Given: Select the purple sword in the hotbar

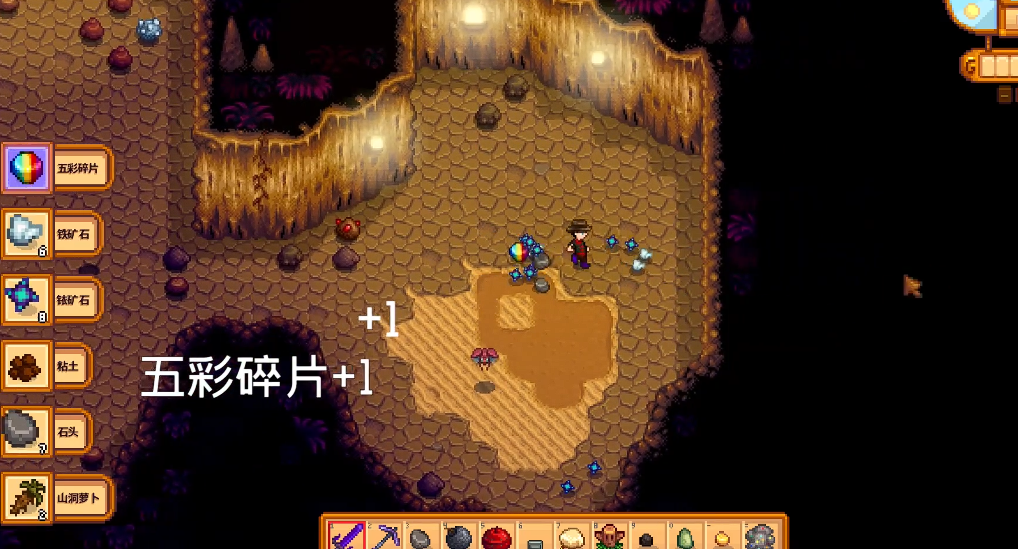Looking at the screenshot, I should pyautogui.click(x=346, y=537).
